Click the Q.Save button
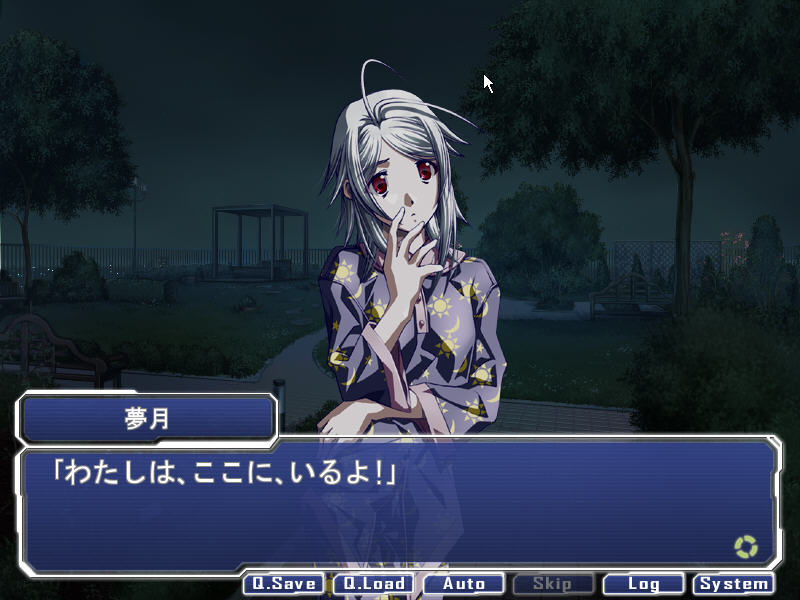 click(284, 584)
